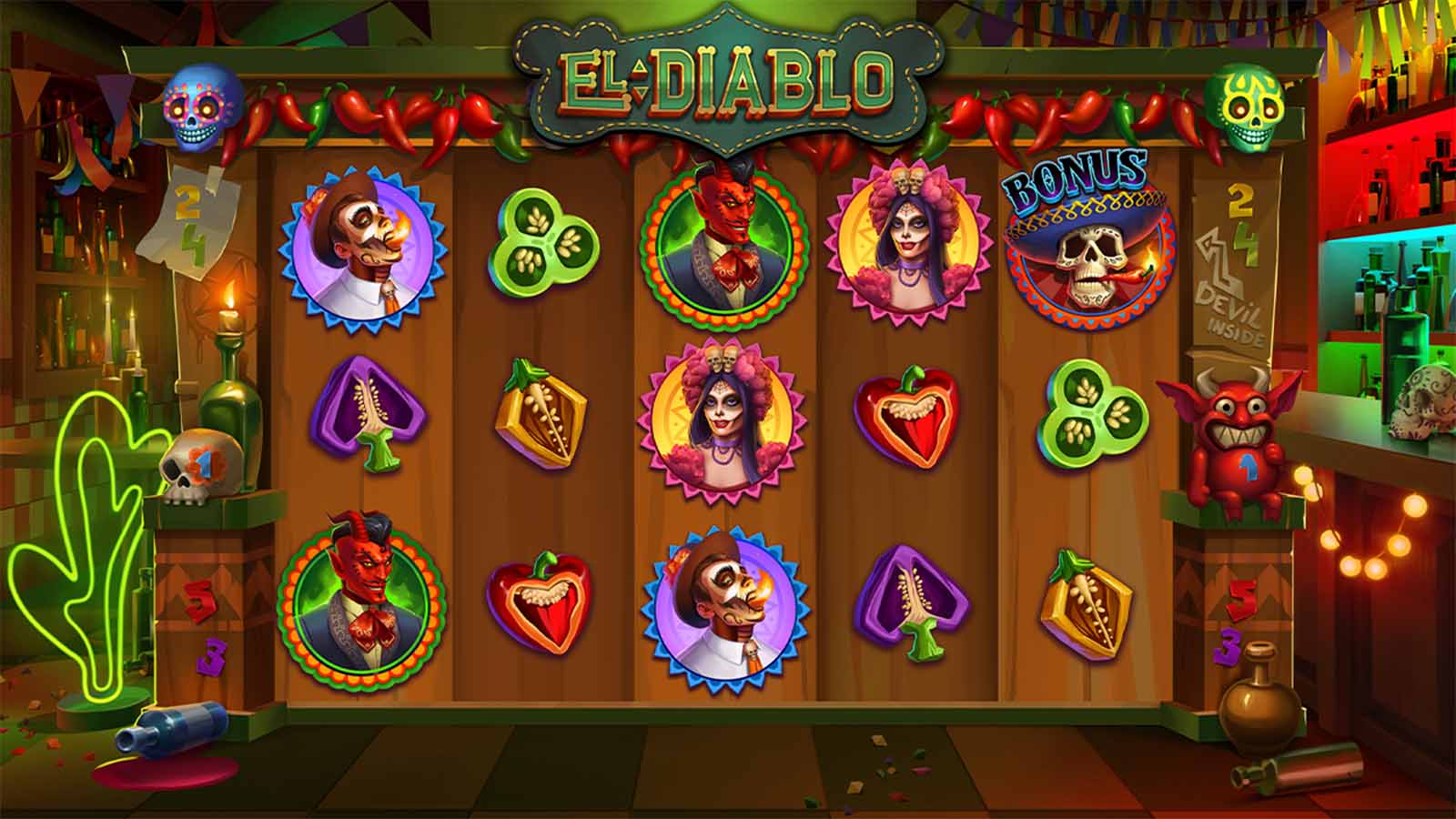Select the La Catrina symbol on reel four
Image resolution: width=1456 pixels, height=819 pixels.
tap(910, 241)
